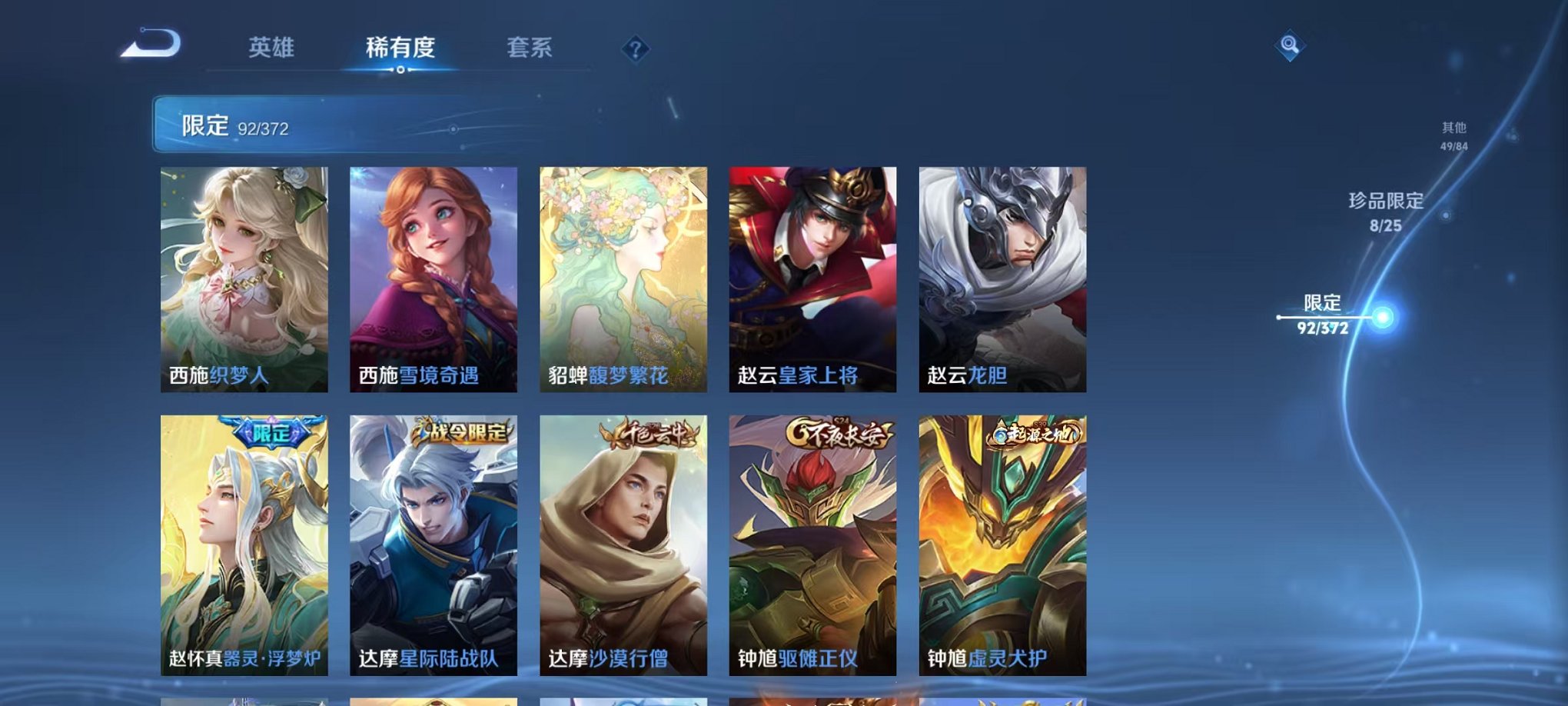The height and width of the screenshot is (706, 1568).
Task: Select the 稀有度 tab indicator dot
Action: click(400, 71)
